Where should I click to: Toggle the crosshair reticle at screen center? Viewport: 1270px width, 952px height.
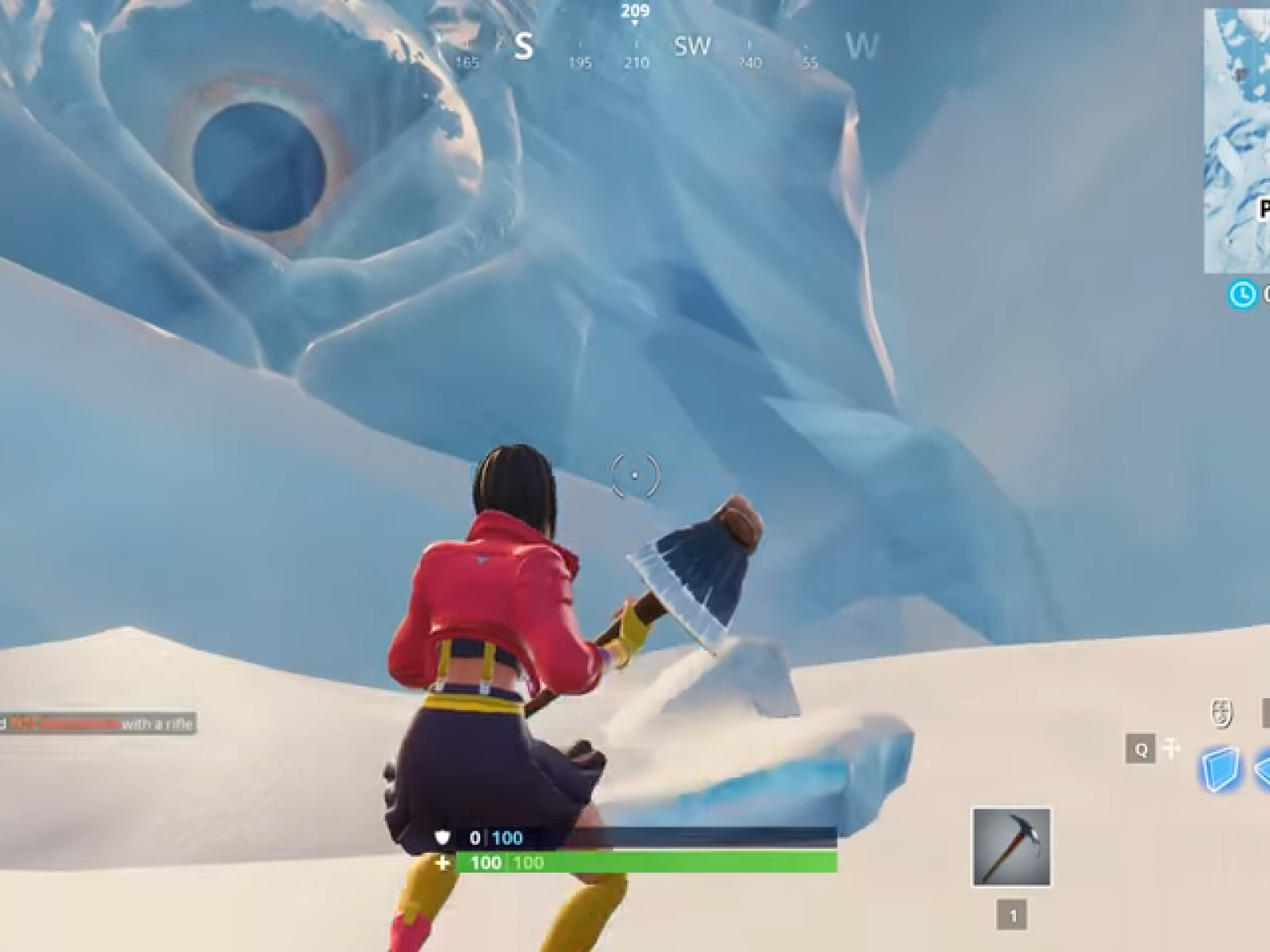point(635,476)
